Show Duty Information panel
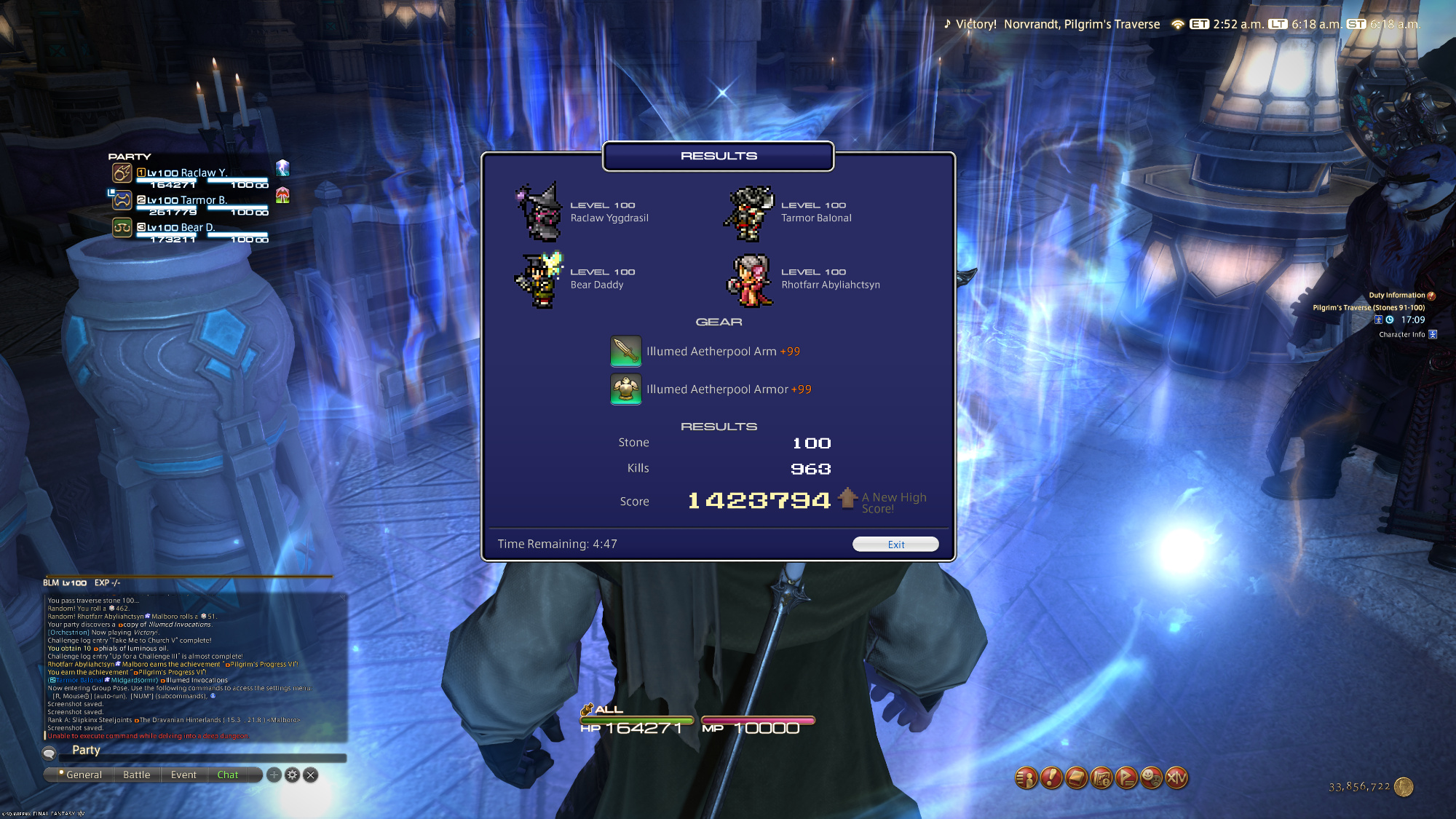 1396,296
